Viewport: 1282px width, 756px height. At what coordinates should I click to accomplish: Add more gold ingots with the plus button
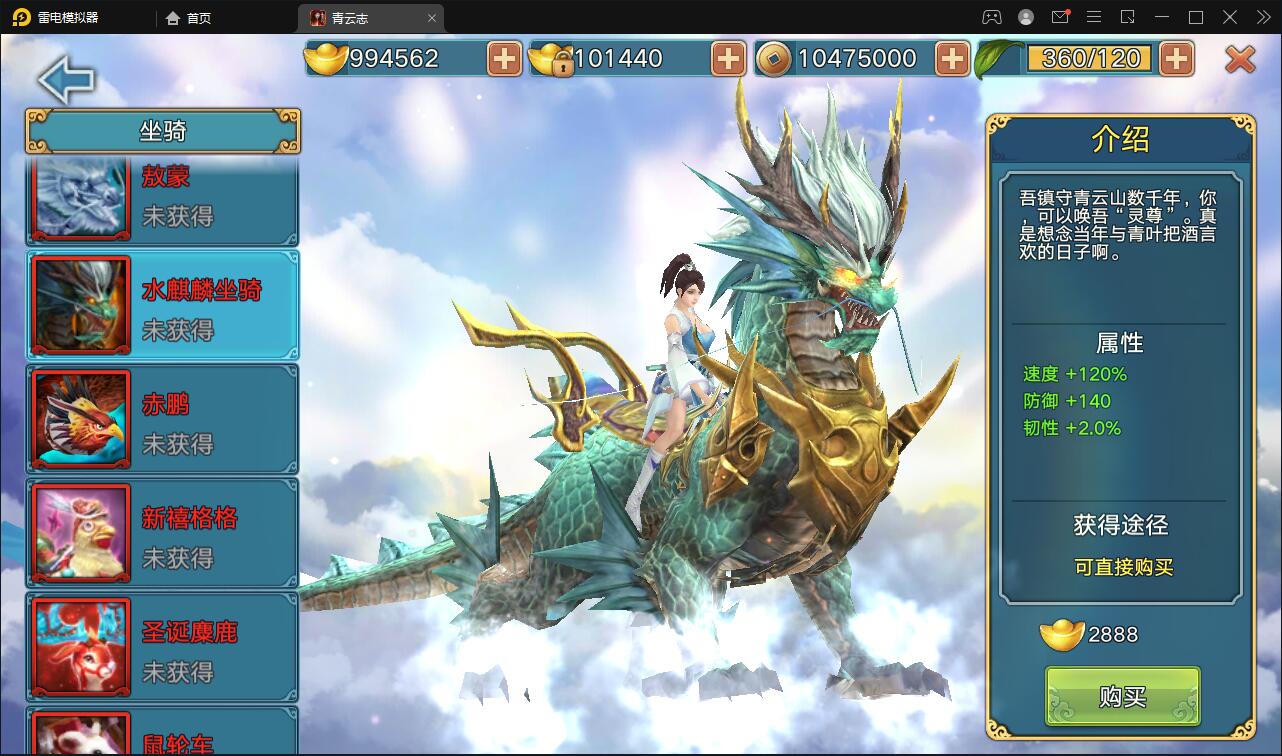click(505, 59)
